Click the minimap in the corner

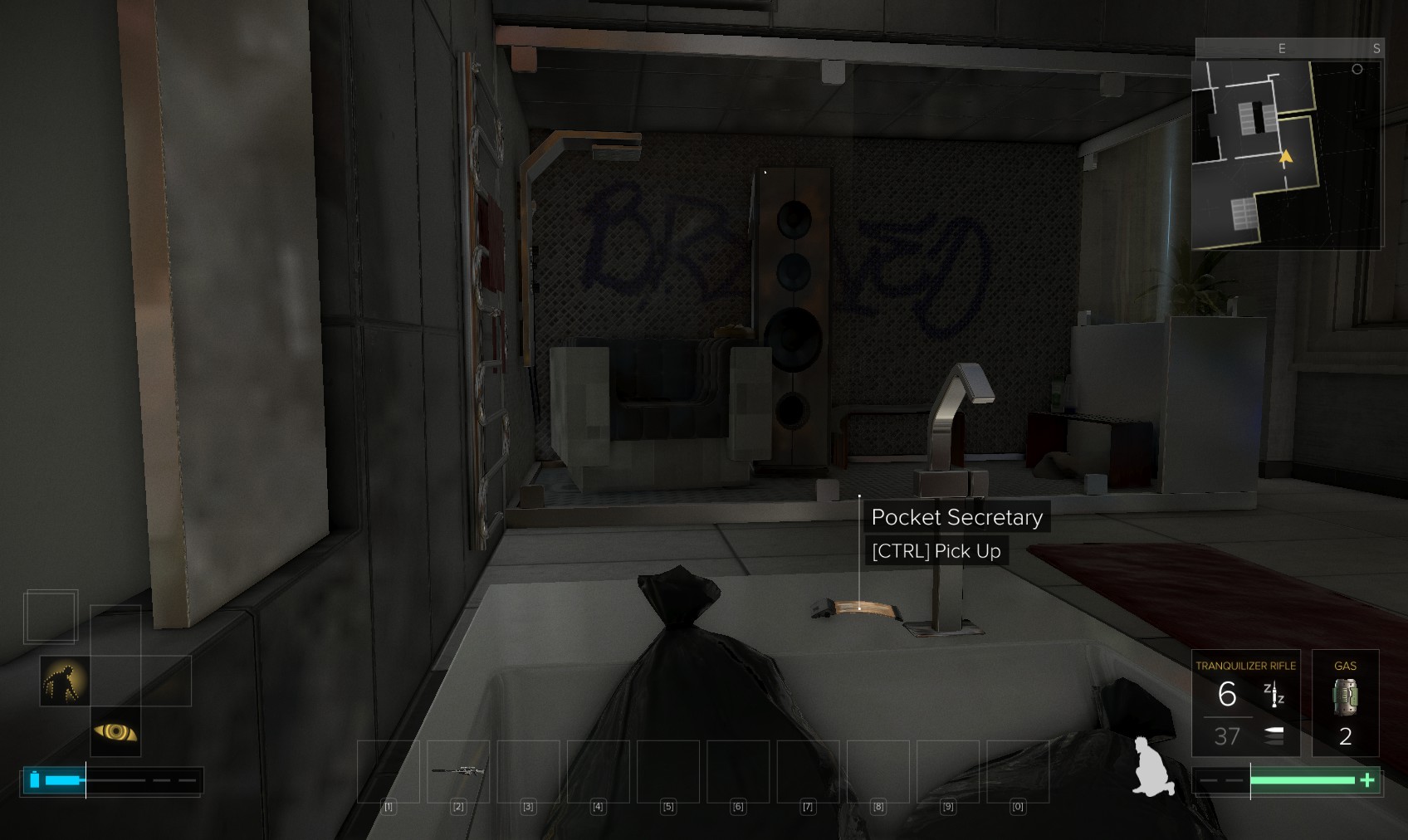1287,154
